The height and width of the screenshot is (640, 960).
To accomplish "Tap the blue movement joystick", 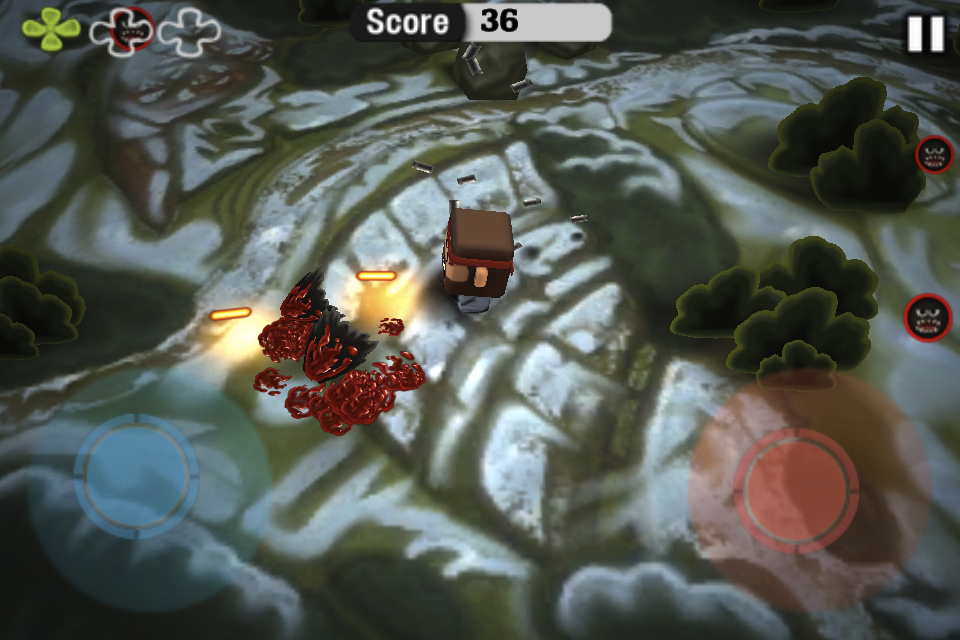I will 137,477.
